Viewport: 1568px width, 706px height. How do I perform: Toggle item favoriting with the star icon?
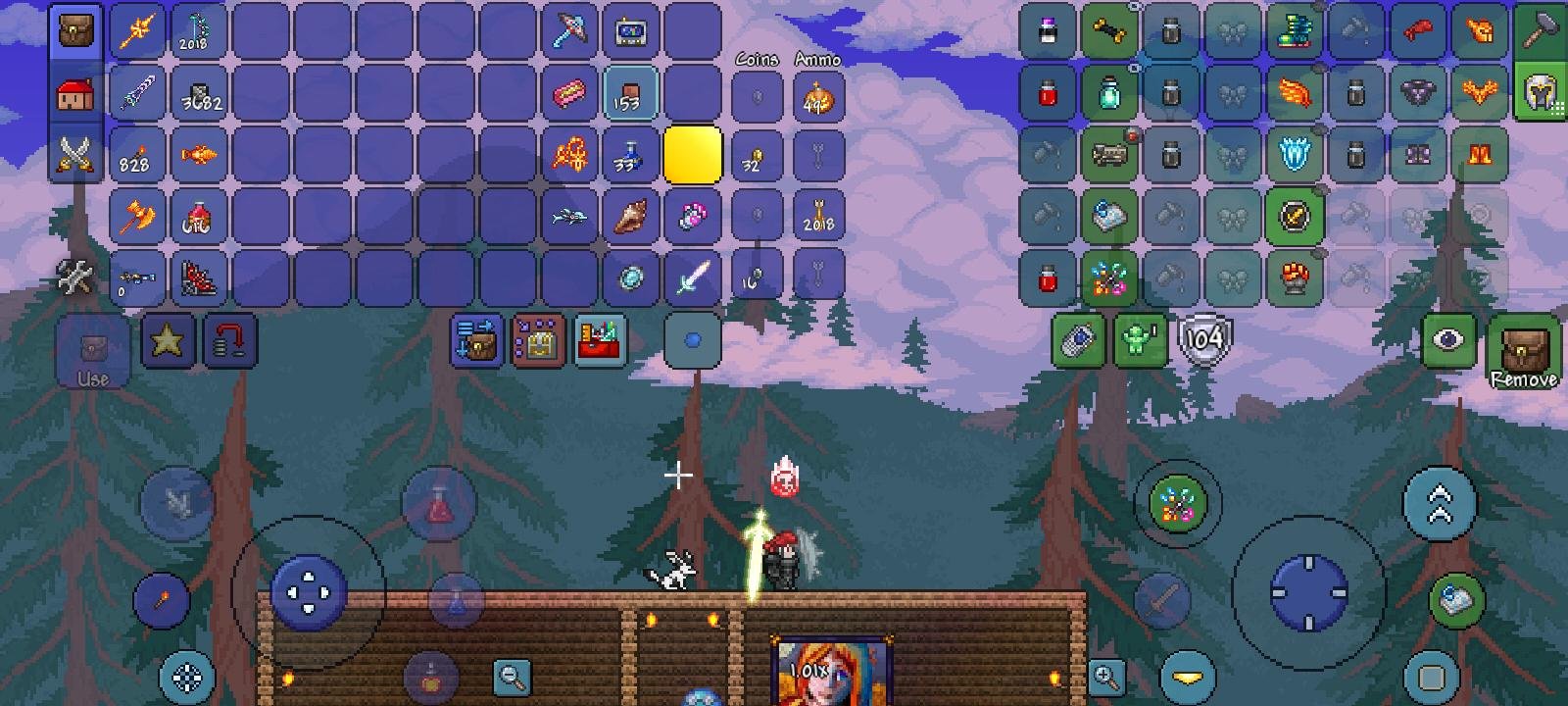(168, 341)
